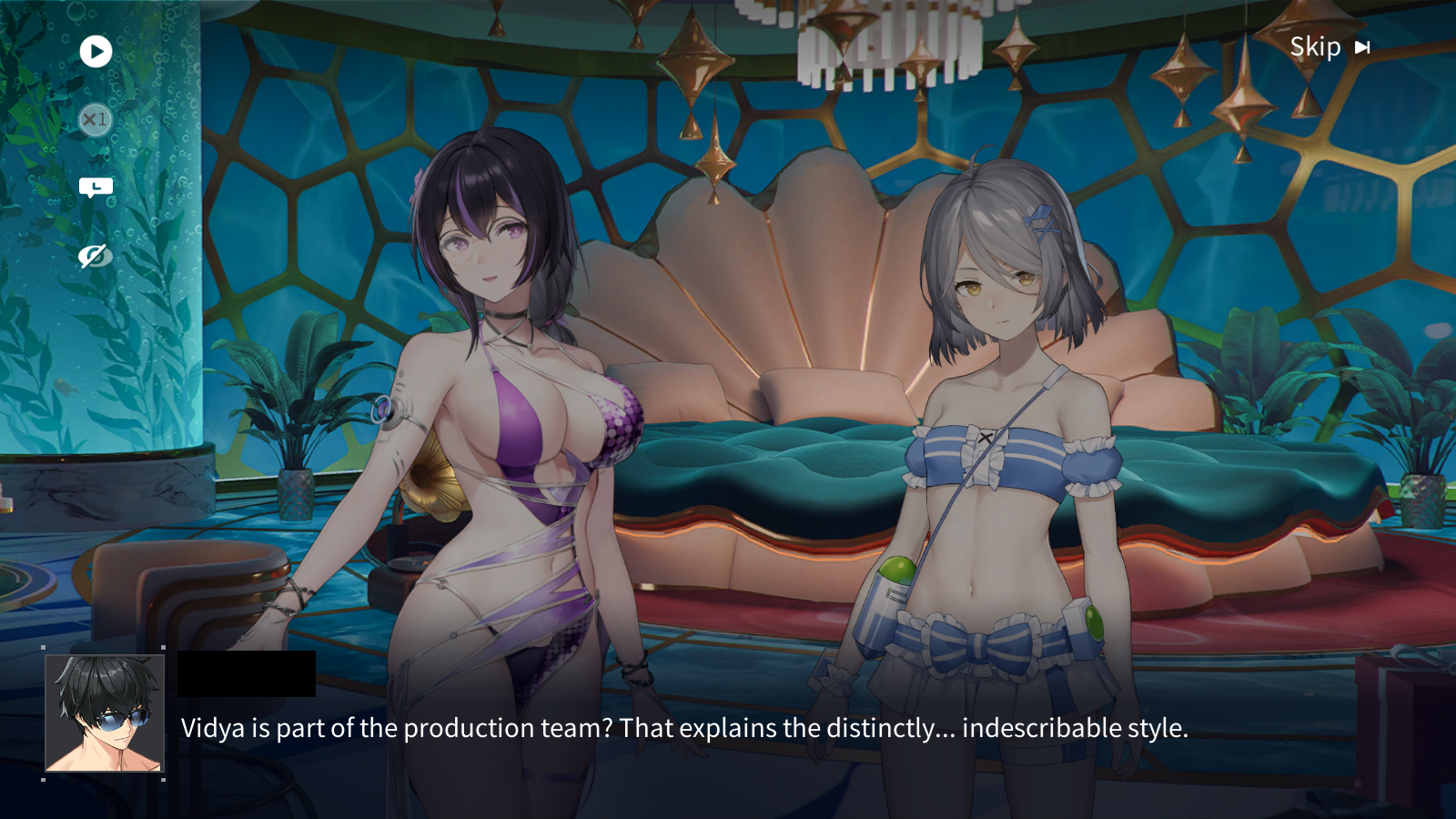Skip the story cutscene
Screen dimensions: 1456x819
[x=1330, y=47]
